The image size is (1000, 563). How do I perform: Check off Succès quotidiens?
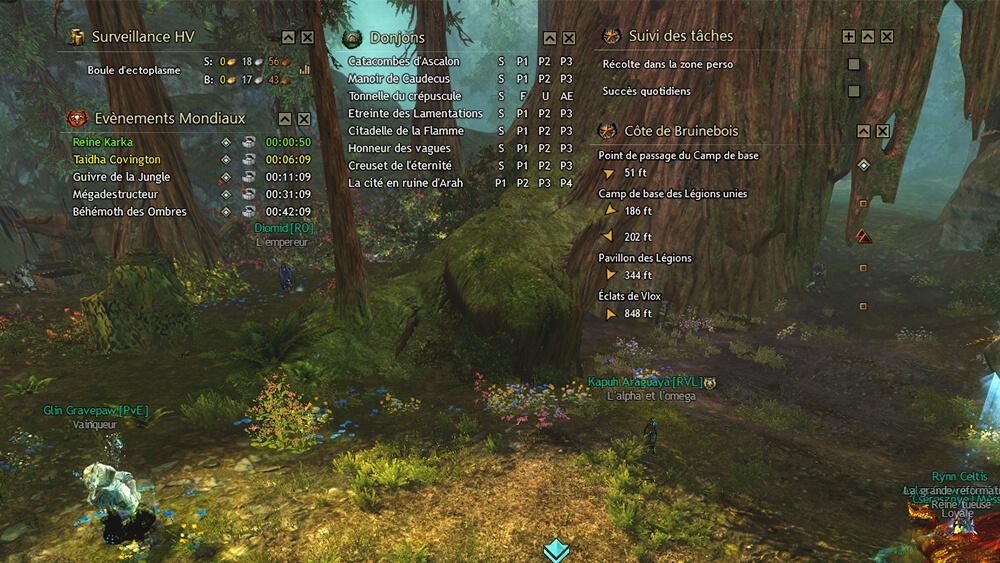854,91
